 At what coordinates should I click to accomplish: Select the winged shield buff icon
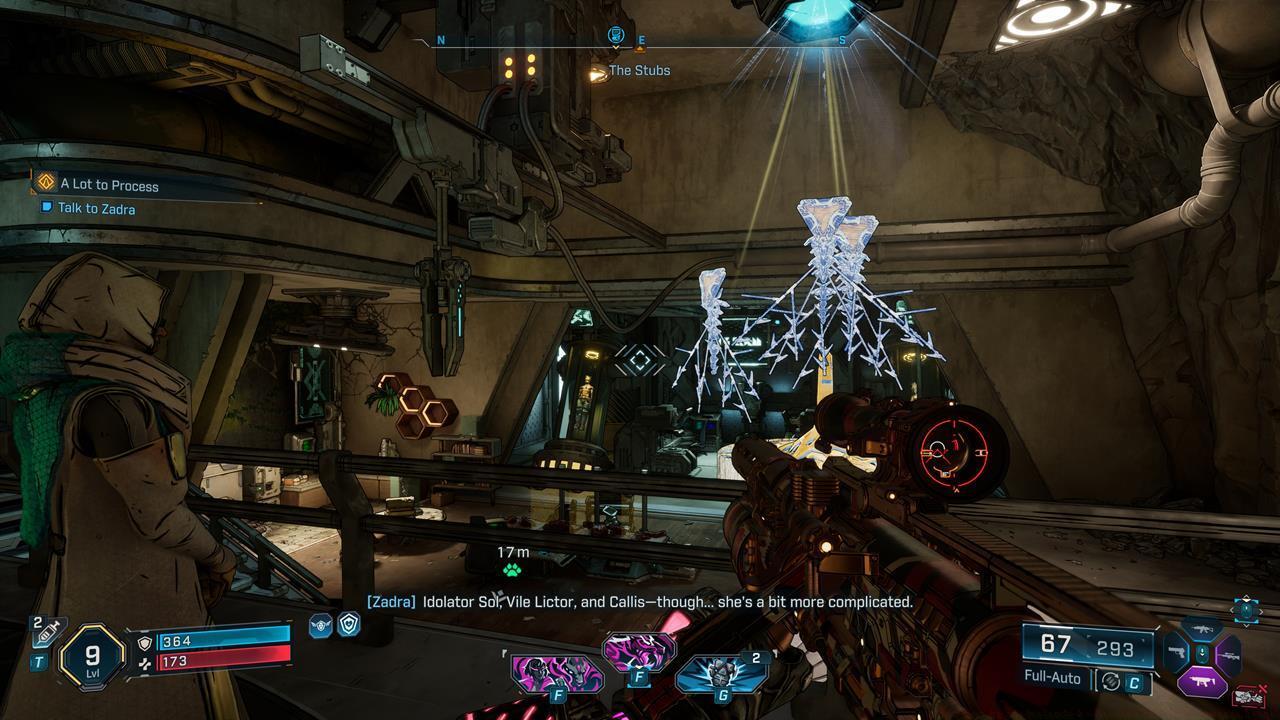tap(320, 626)
